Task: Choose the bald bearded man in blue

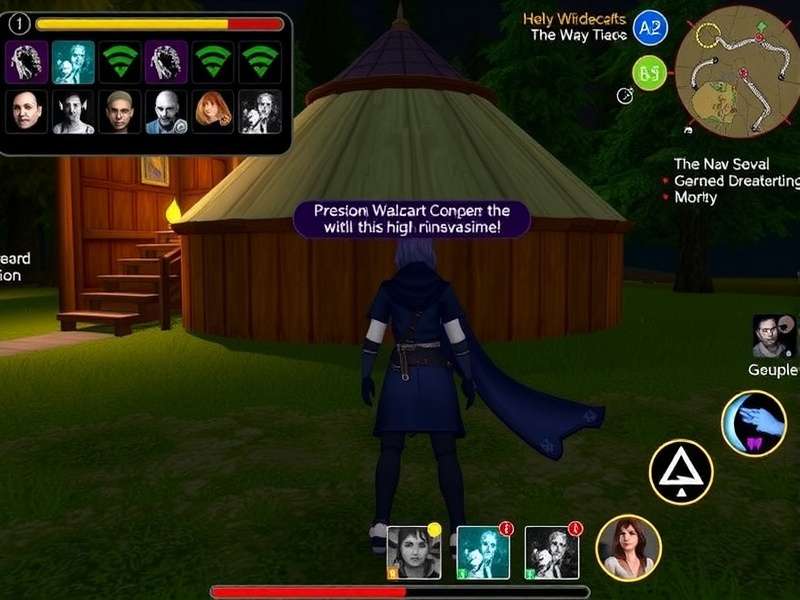Action: coord(166,112)
